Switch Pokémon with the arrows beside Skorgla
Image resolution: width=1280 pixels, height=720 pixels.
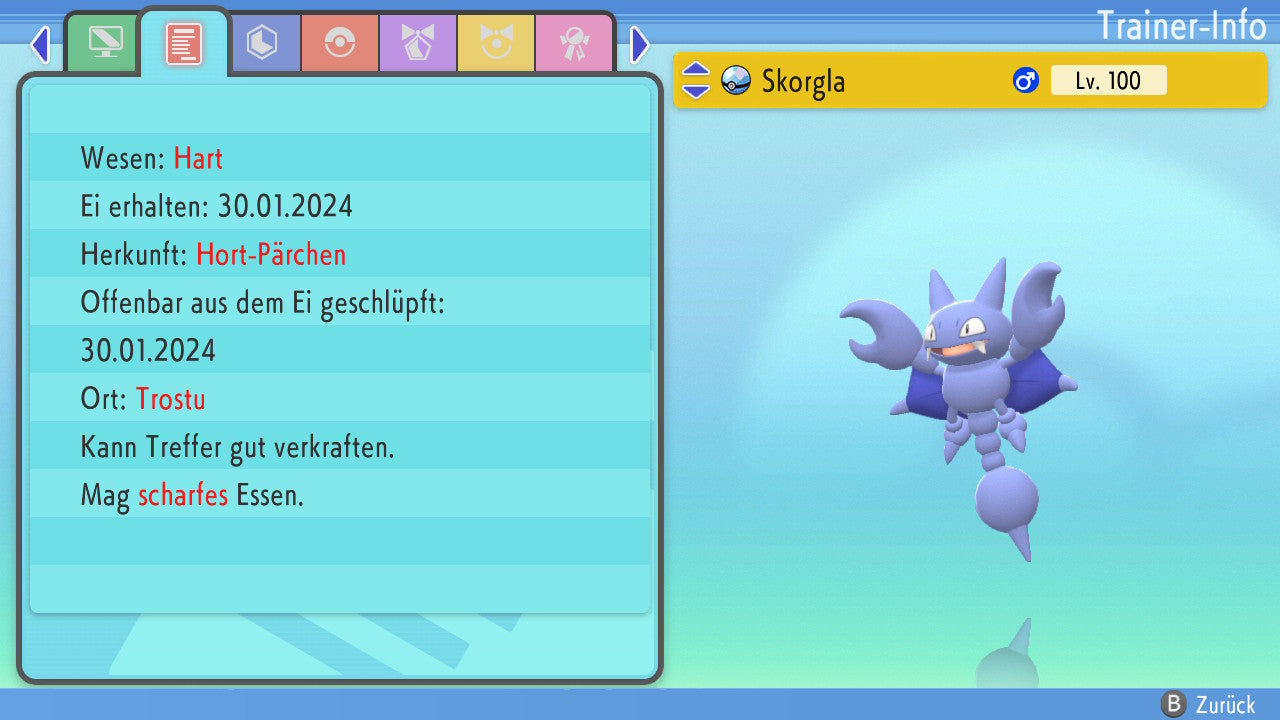(x=696, y=81)
